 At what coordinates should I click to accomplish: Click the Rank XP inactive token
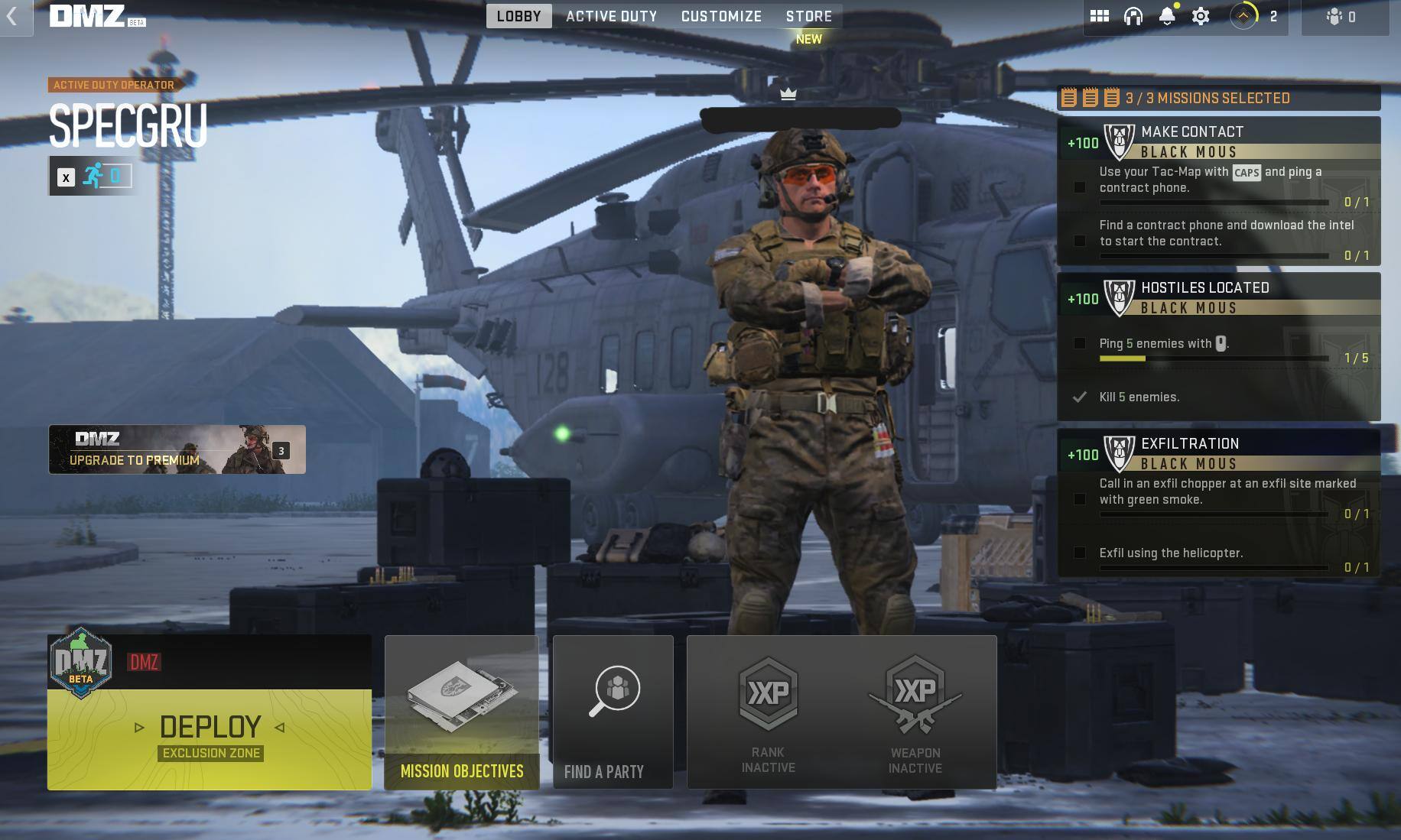tap(768, 712)
